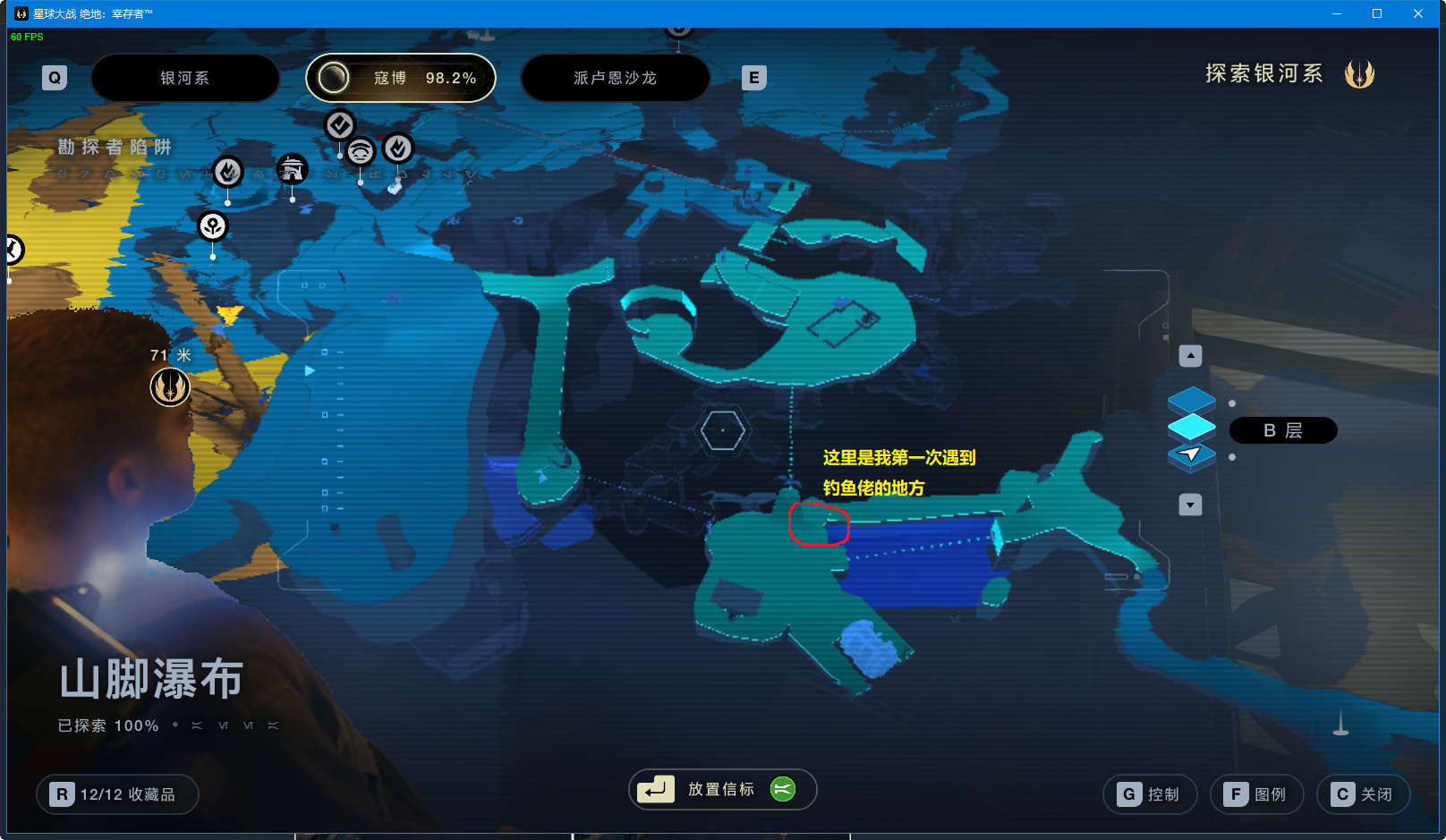Viewport: 1446px width, 840px height.
Task: Click the flame collectible marker near 勘探者陷阱
Action: pos(228,172)
